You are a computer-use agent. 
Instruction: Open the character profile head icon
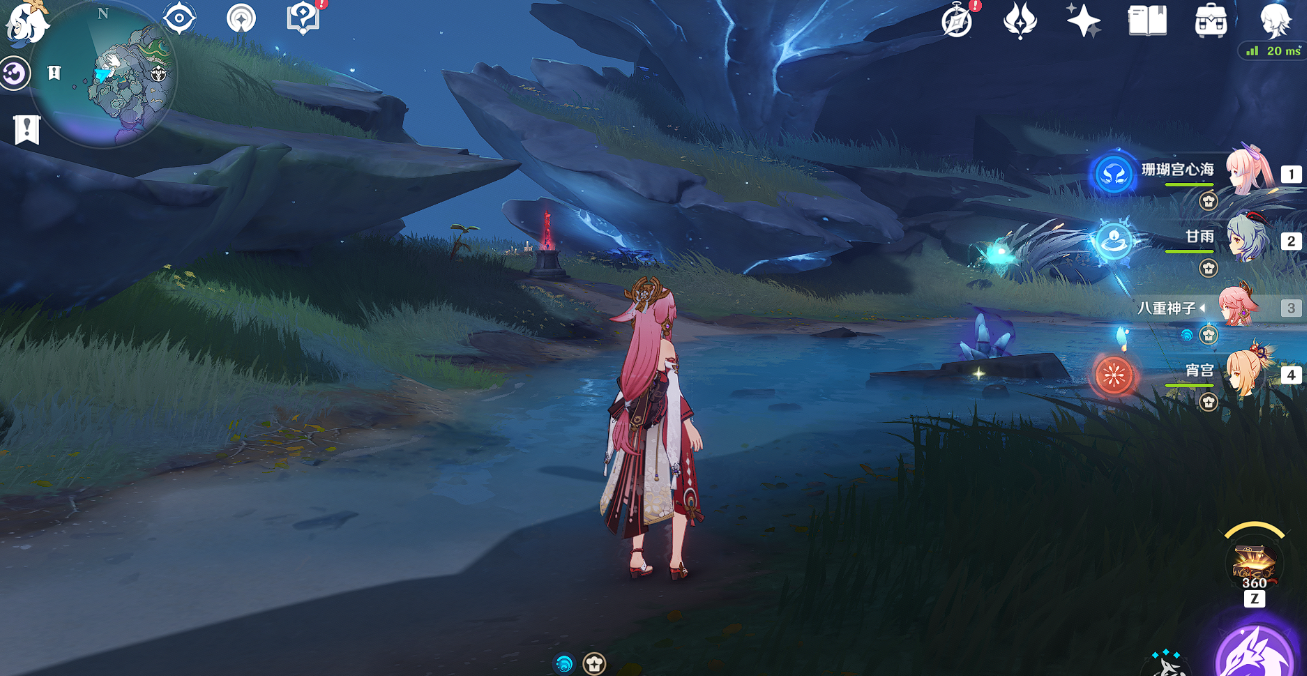[x=1276, y=21]
